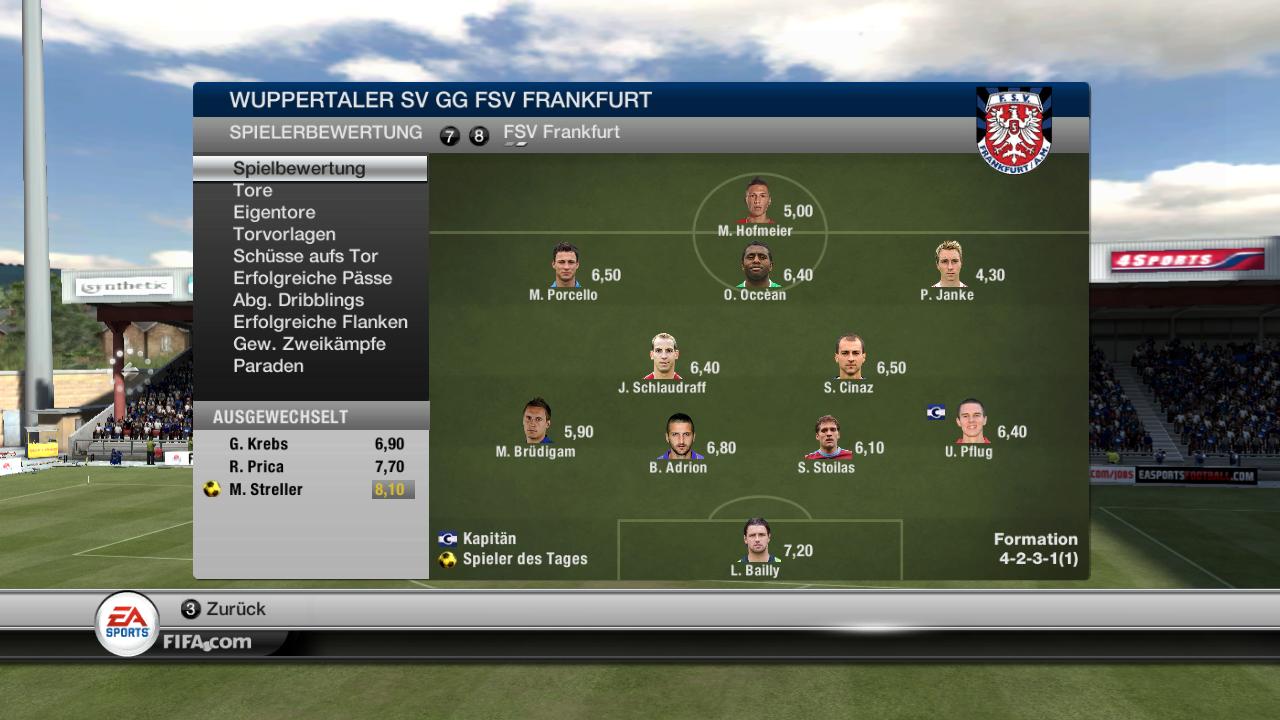Select Schüsse aufs Tor entry
Image resolution: width=1280 pixels, height=720 pixels.
pos(305,256)
